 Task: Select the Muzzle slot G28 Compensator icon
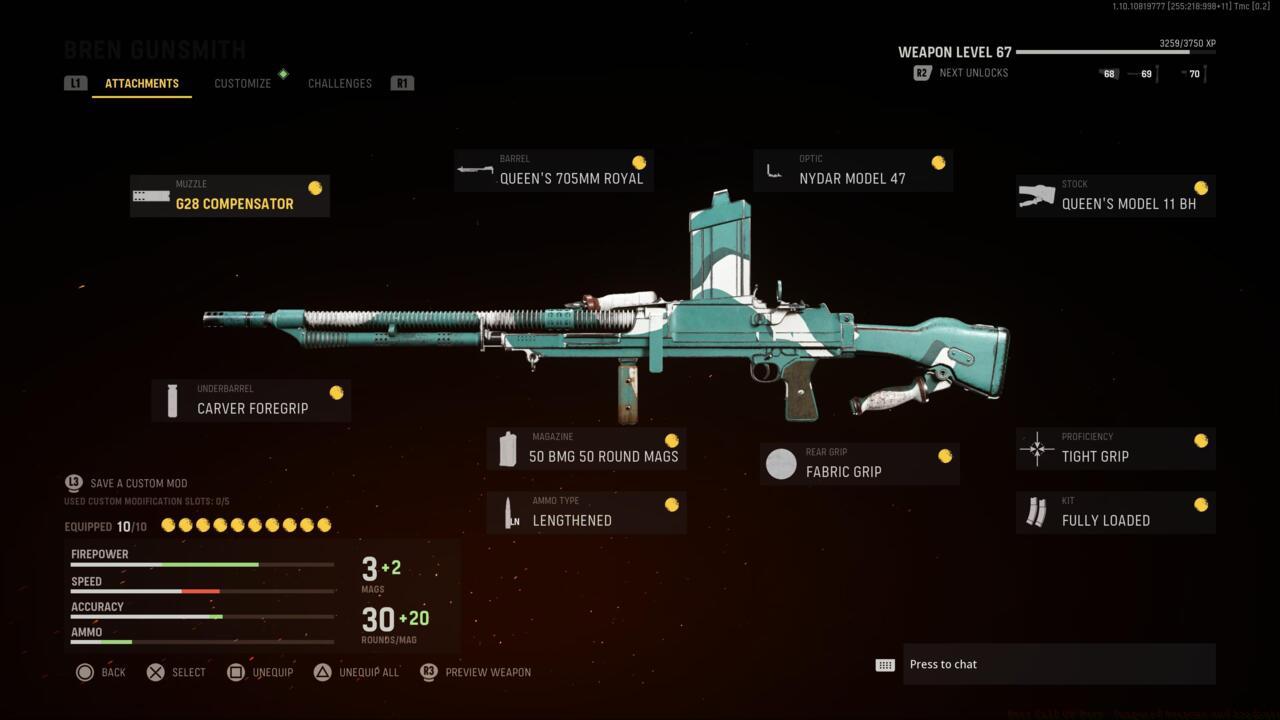148,196
